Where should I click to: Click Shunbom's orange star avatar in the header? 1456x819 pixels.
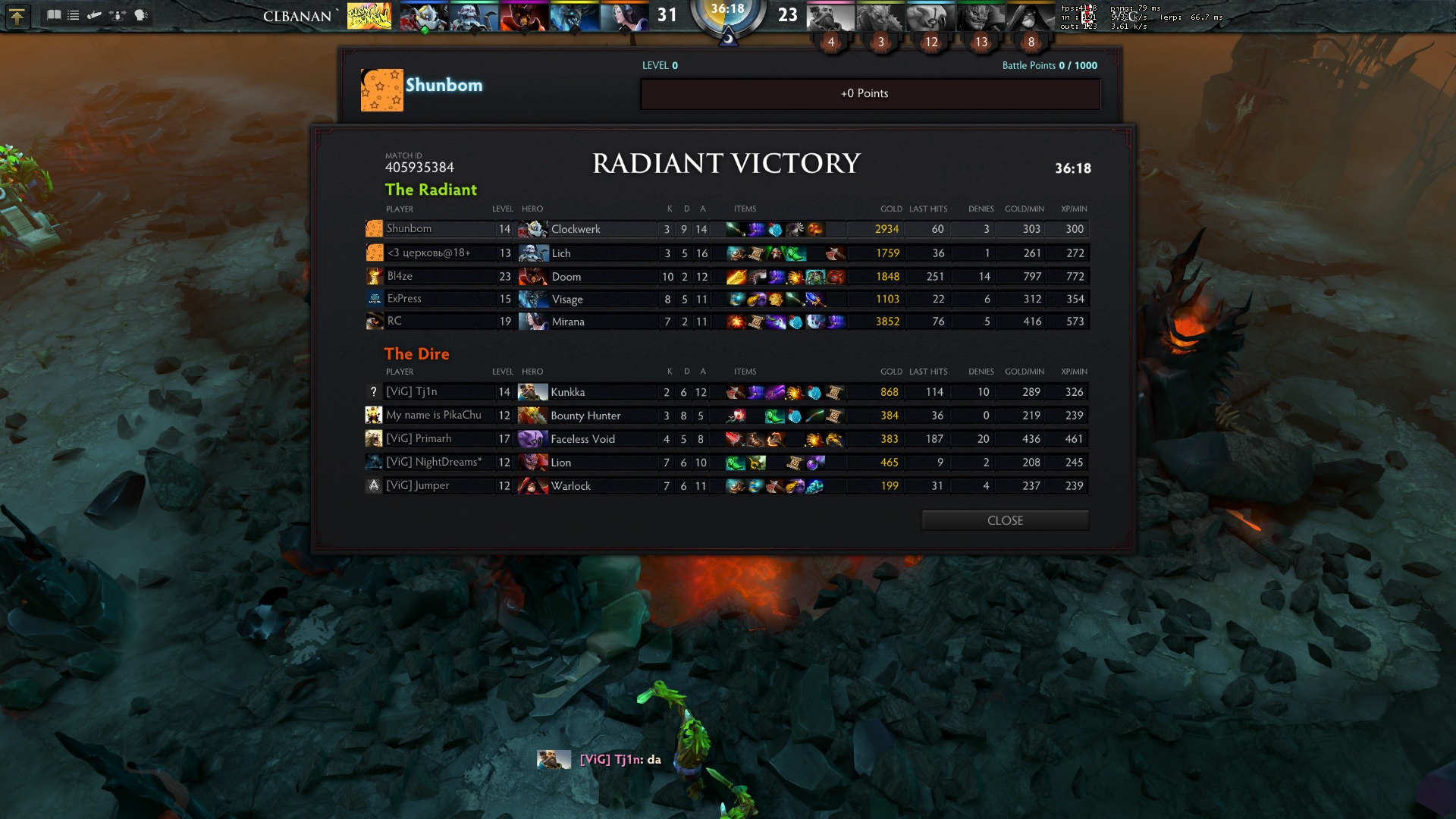[x=381, y=90]
